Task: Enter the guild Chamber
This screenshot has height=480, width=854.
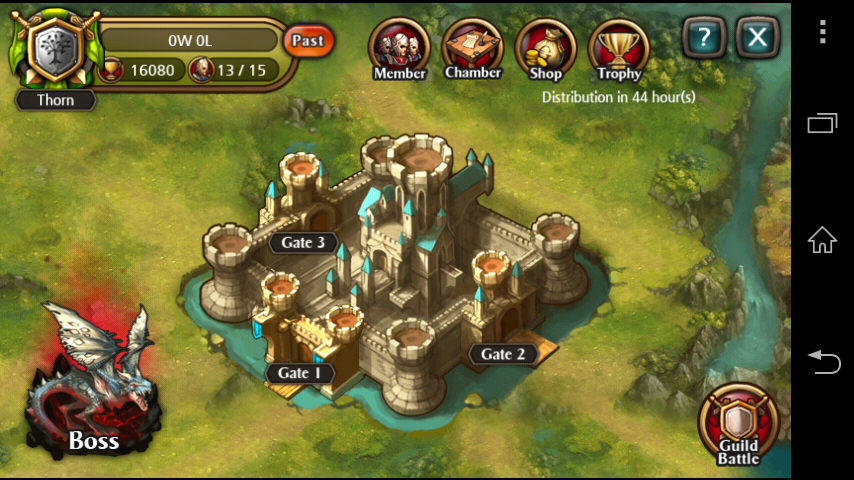Action: (x=472, y=49)
